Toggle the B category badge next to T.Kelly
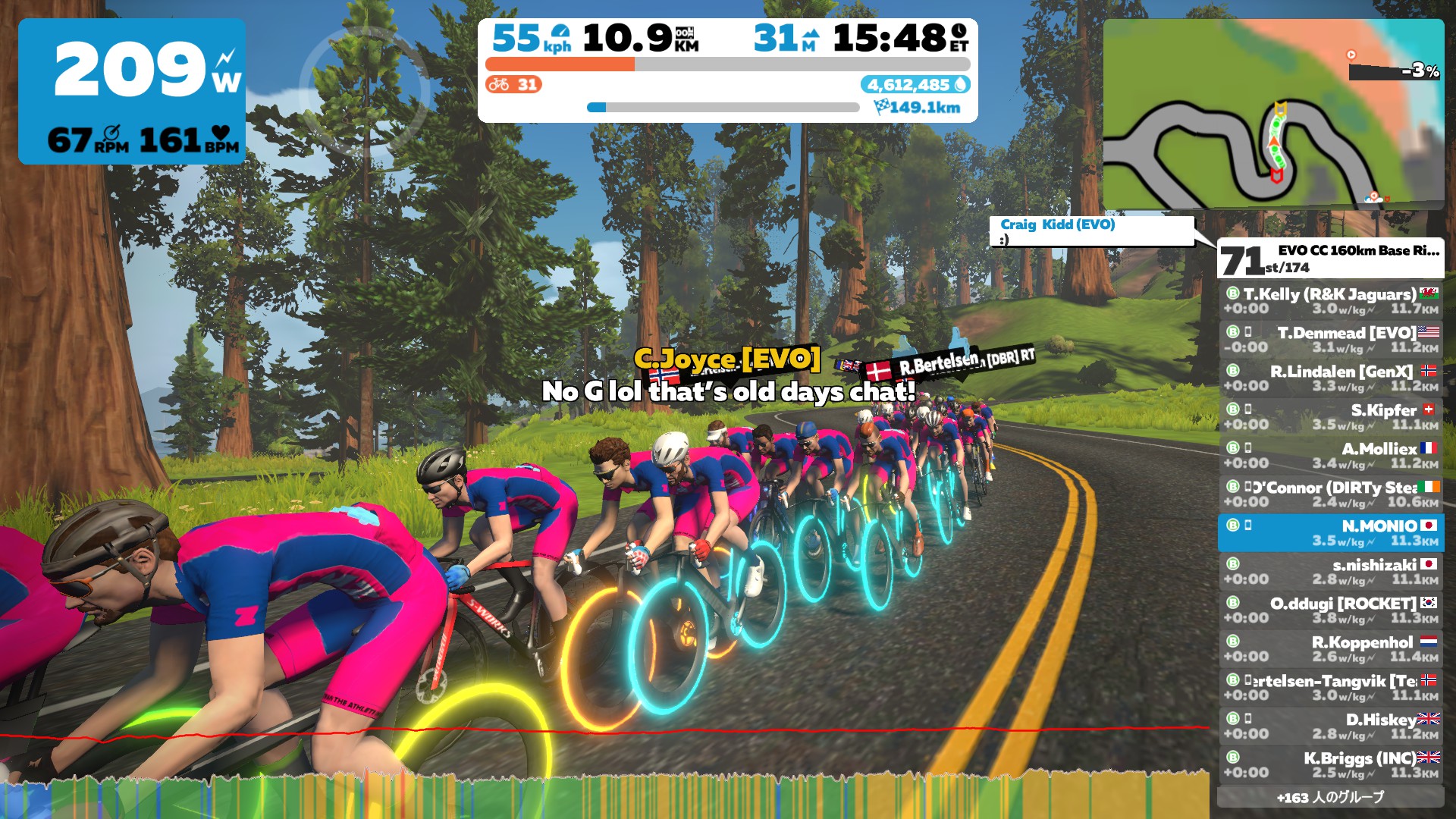 click(1232, 294)
